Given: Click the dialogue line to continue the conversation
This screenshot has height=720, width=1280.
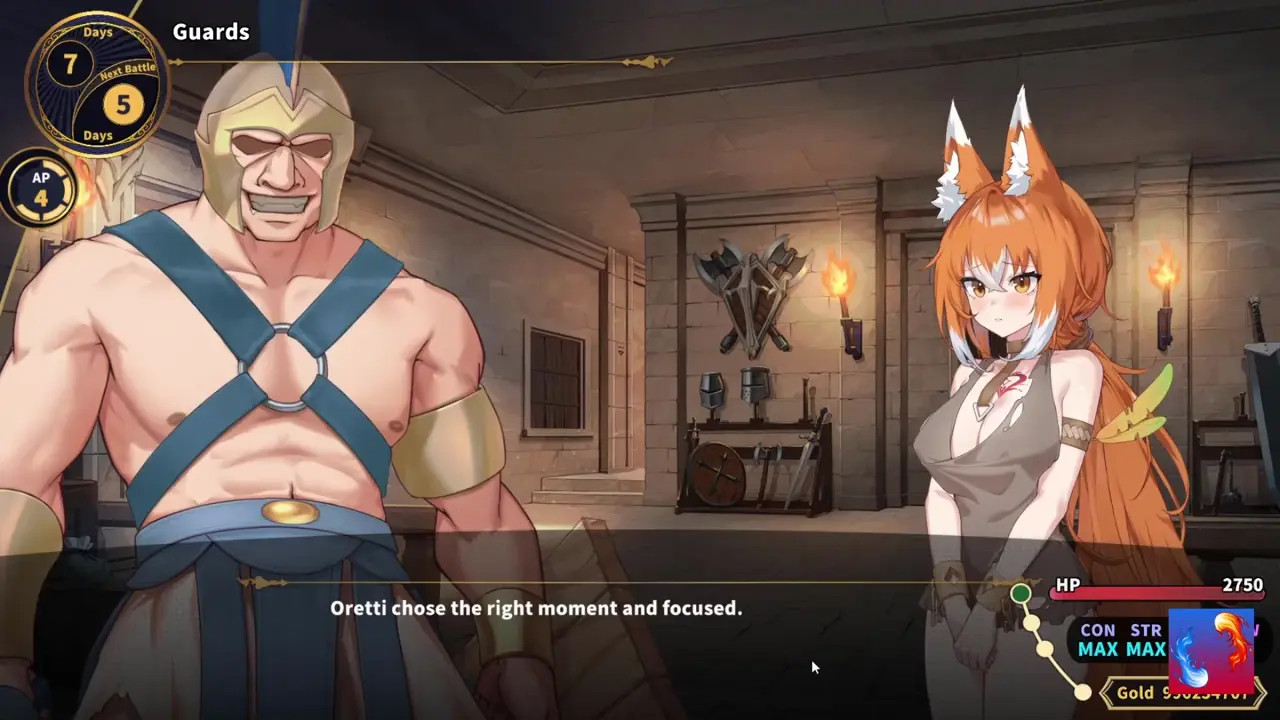Looking at the screenshot, I should click(536, 608).
